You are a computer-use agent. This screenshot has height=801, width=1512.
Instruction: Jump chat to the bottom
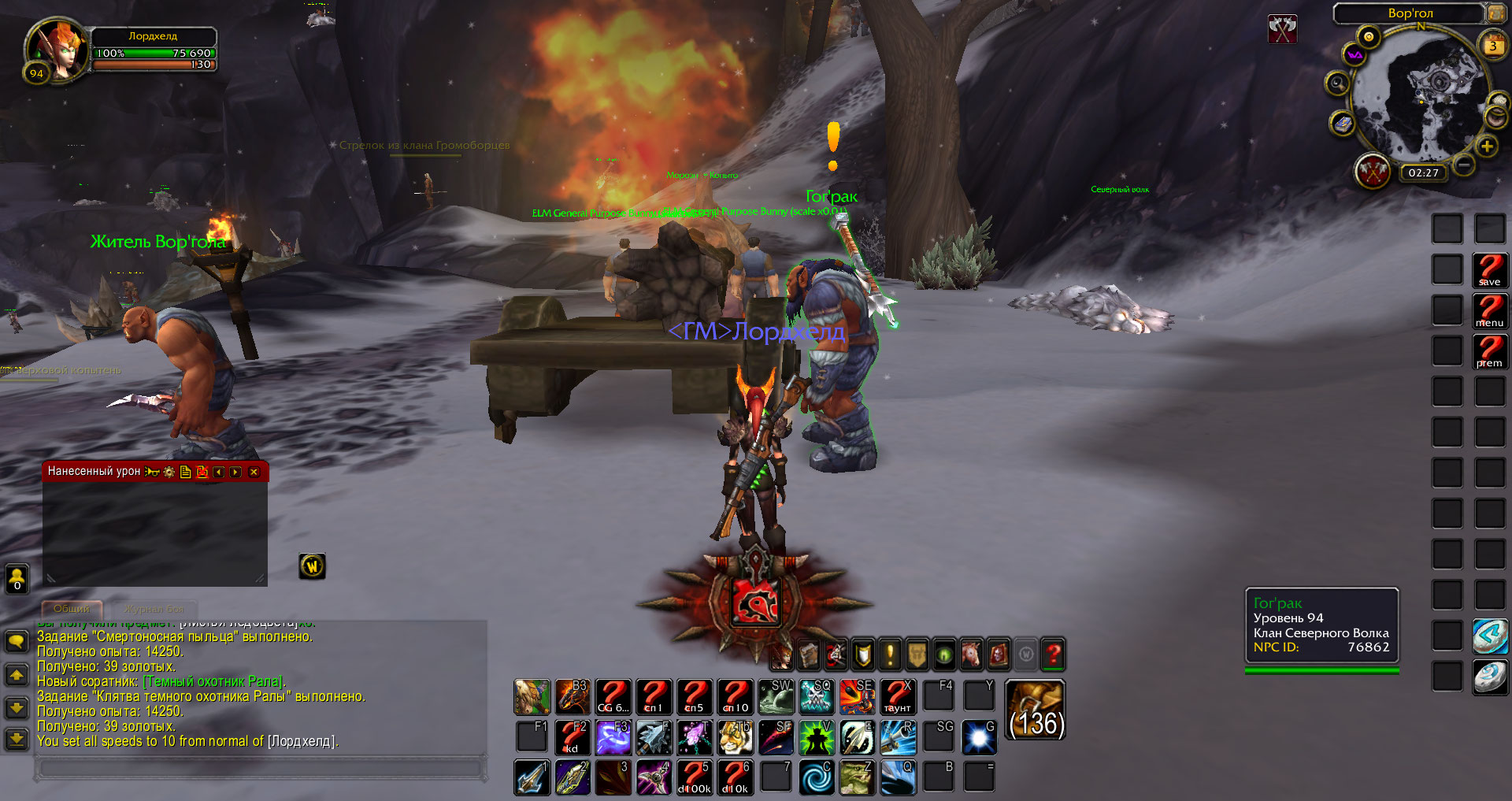(17, 739)
